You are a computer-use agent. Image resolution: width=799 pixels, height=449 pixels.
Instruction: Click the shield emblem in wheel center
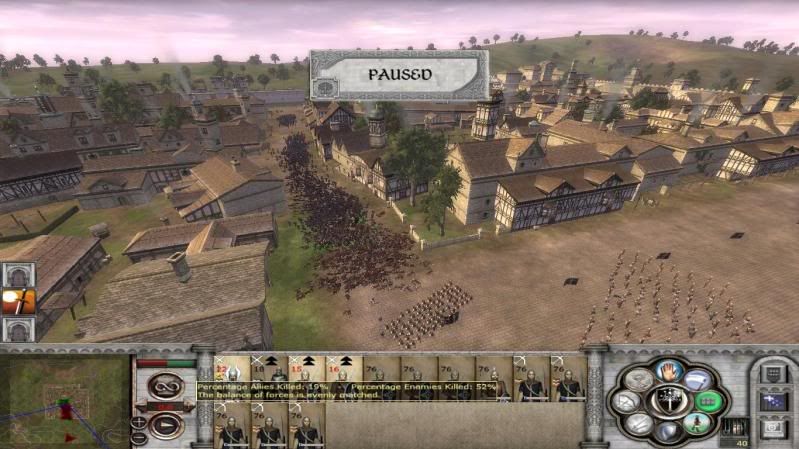pos(668,402)
